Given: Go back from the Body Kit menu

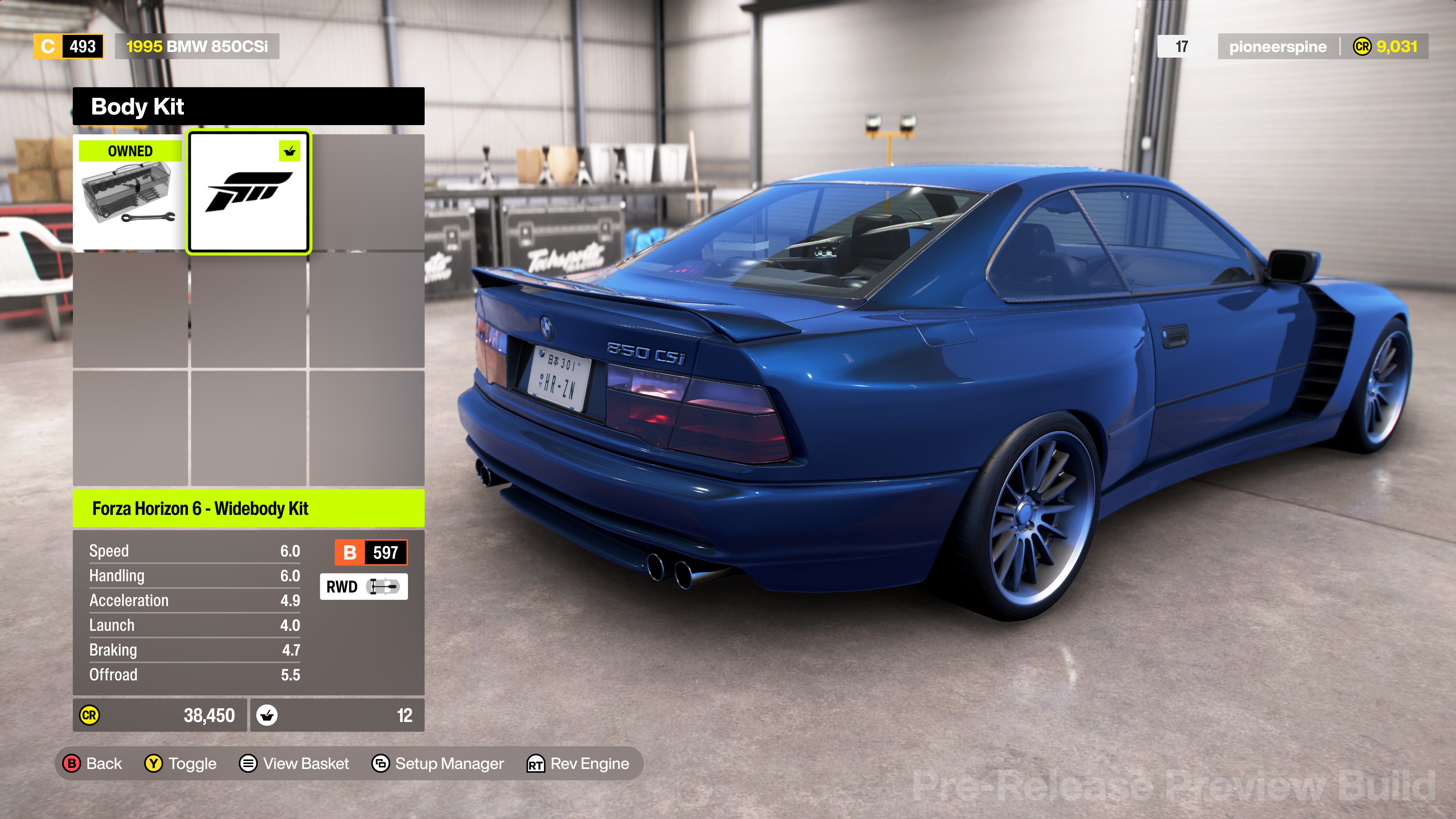Looking at the screenshot, I should pos(93,764).
